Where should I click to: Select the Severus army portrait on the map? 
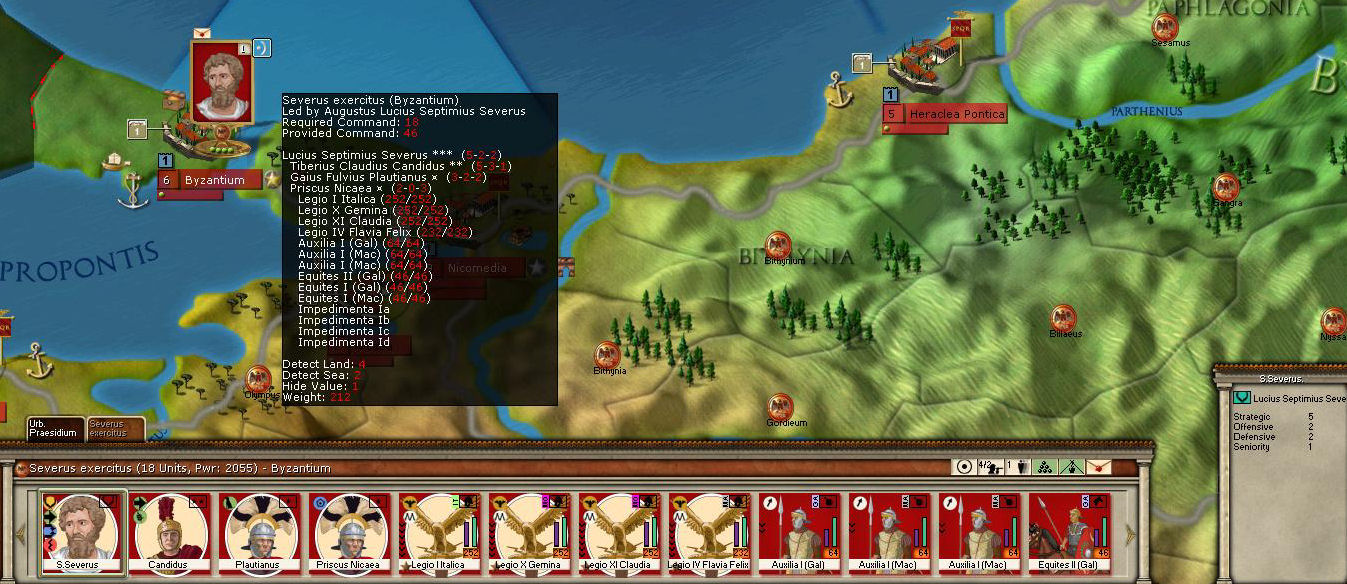pos(221,81)
